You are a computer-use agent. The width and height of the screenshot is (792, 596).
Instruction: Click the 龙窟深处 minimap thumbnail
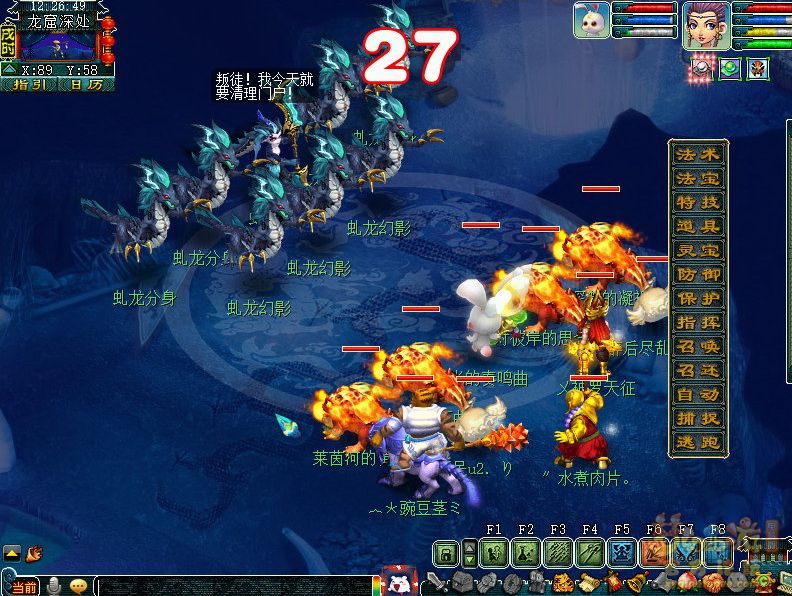click(57, 45)
